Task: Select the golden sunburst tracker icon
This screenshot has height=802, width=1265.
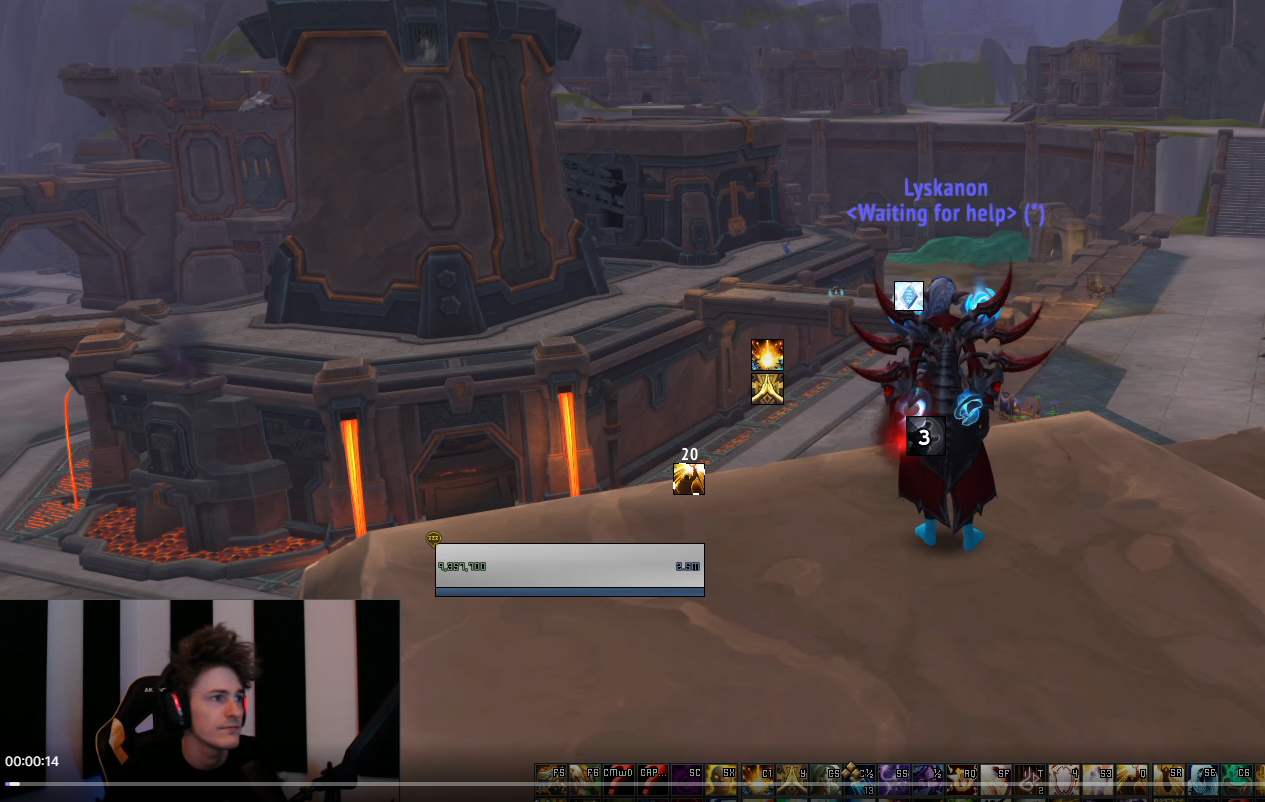Action: click(767, 355)
